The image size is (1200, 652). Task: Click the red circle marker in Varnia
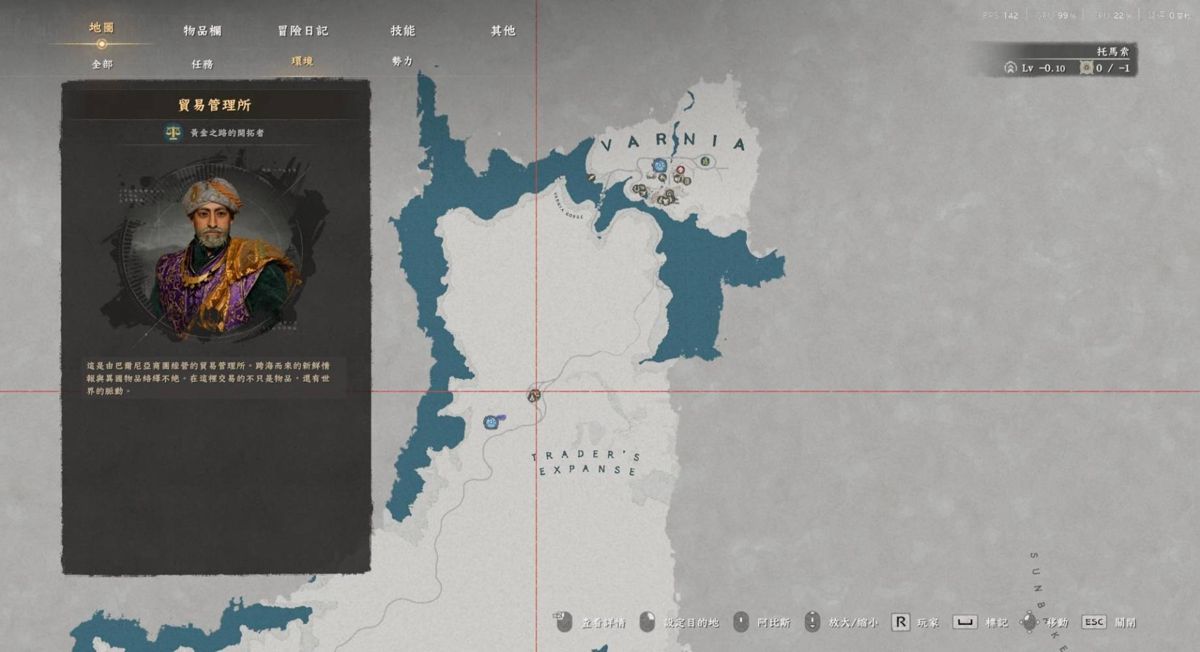tap(680, 170)
